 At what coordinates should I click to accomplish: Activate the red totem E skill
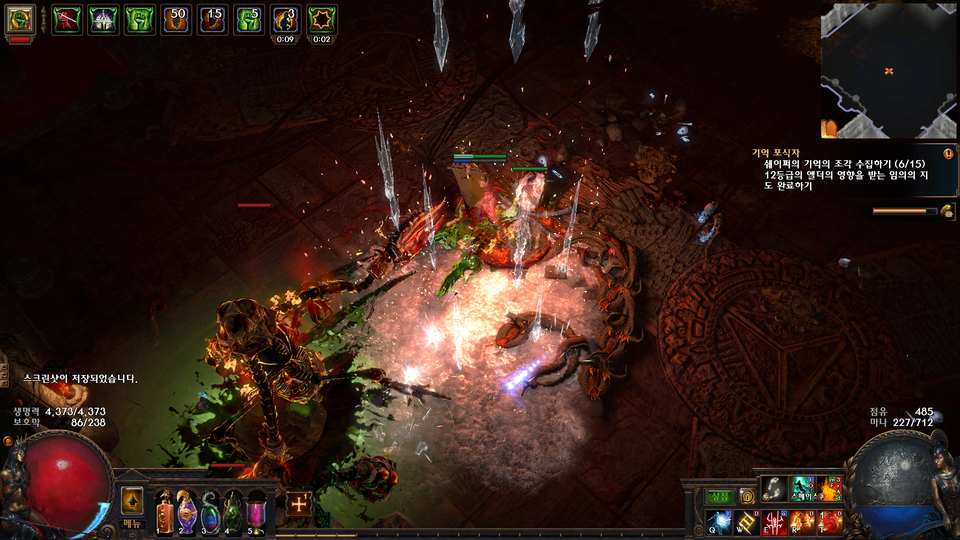click(775, 521)
